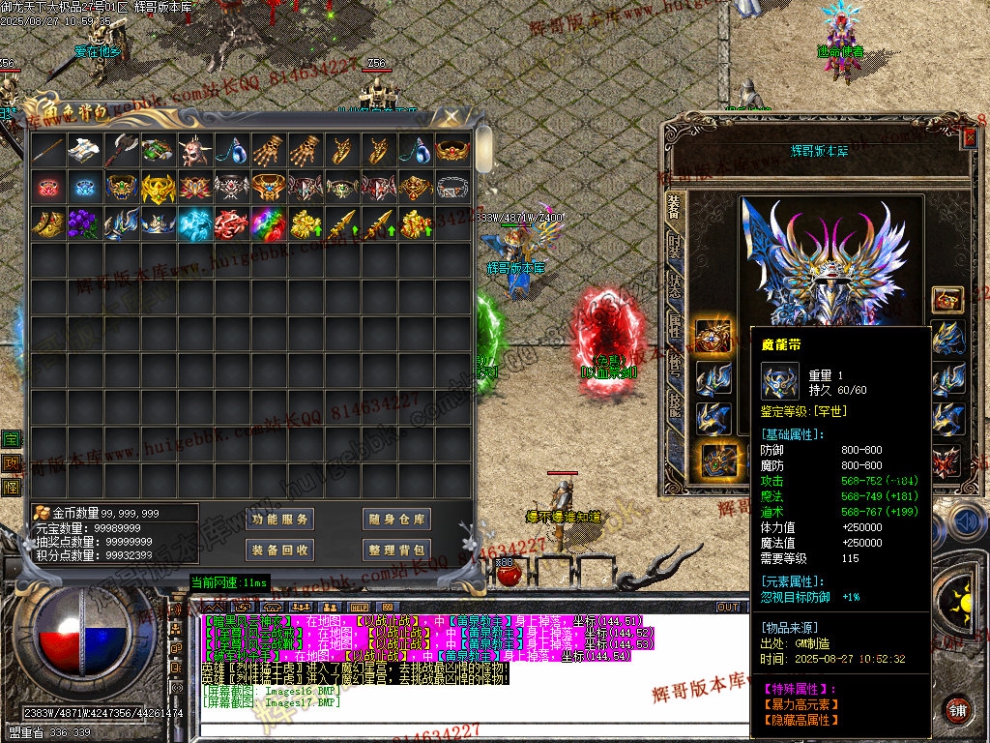Select the purple grapes item
This screenshot has height=743, width=990.
click(84, 224)
